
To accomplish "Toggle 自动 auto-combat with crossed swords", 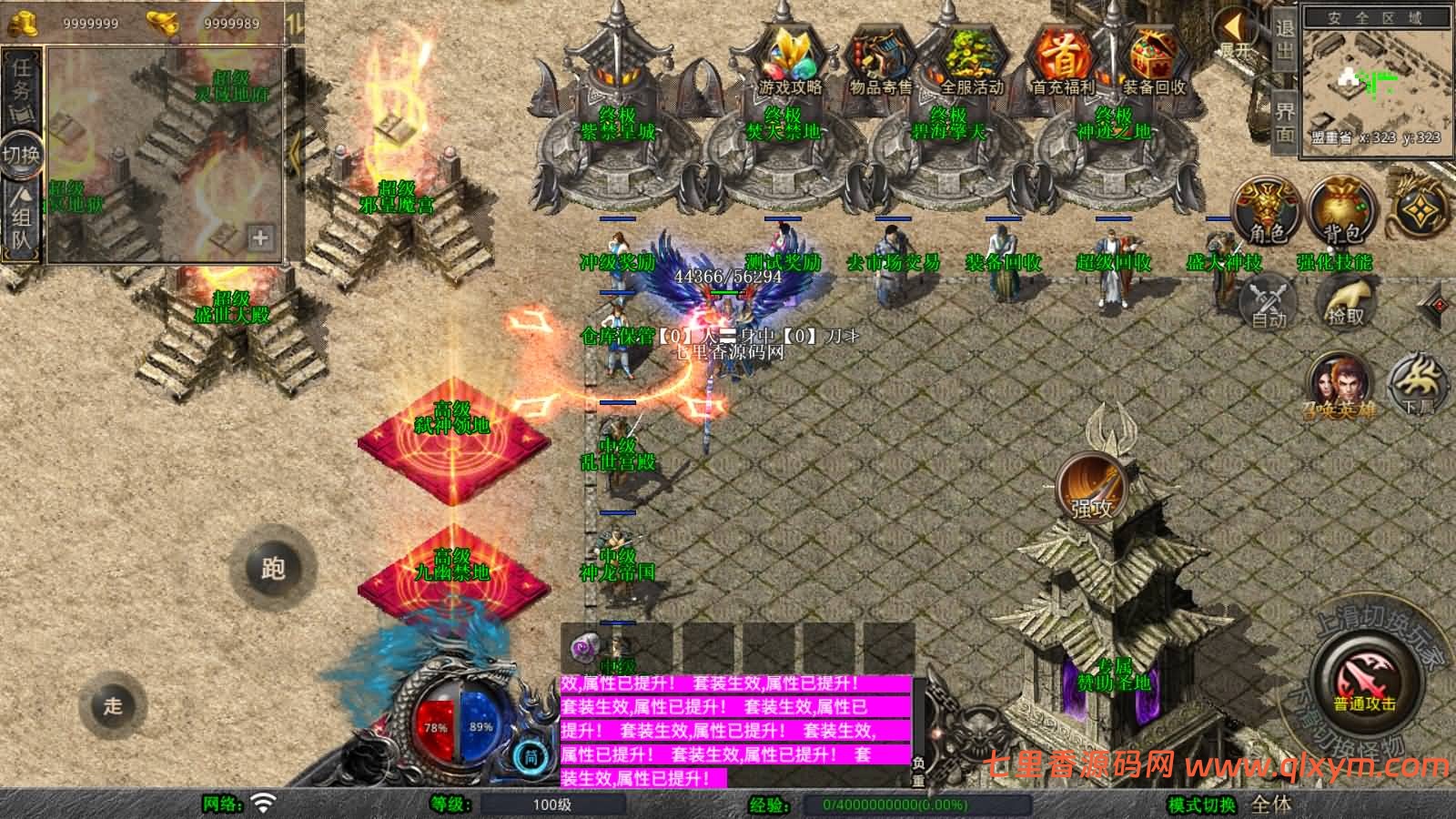I will pos(1269,303).
